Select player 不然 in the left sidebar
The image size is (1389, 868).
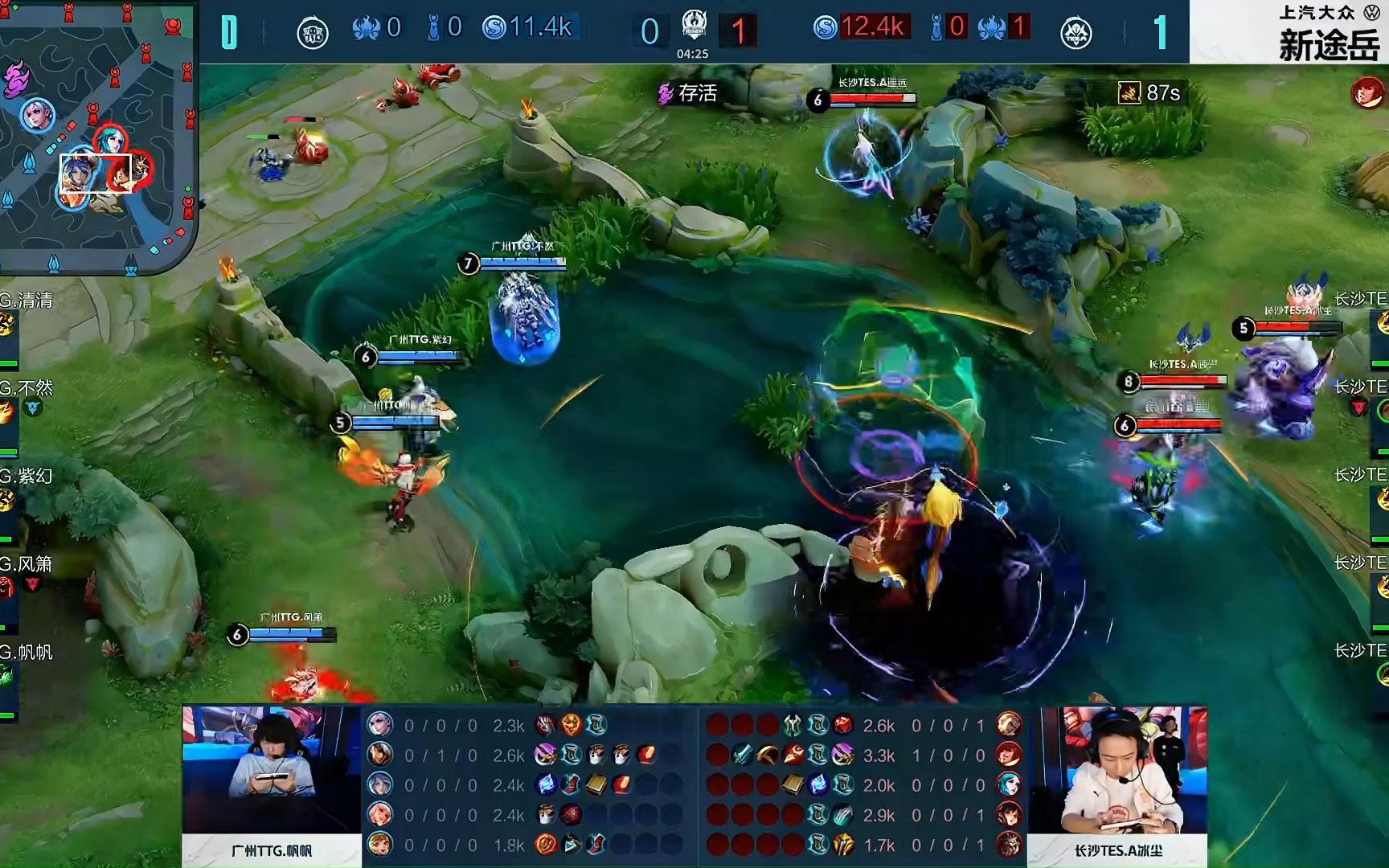point(27,389)
